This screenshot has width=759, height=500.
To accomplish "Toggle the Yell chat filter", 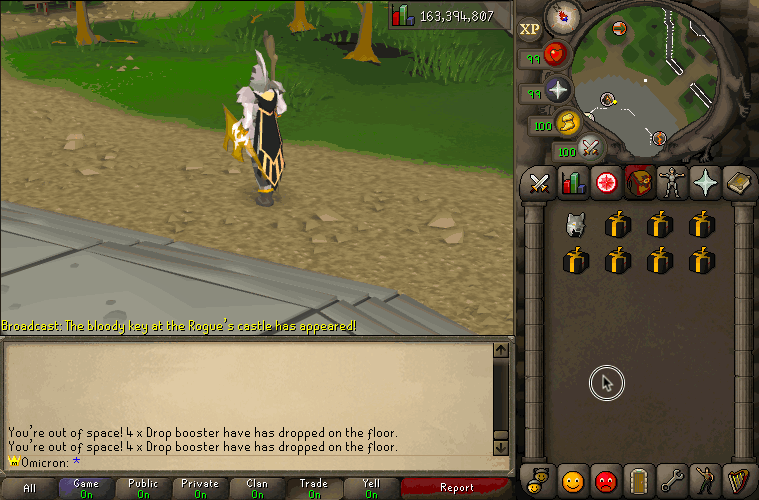I will 371,488.
